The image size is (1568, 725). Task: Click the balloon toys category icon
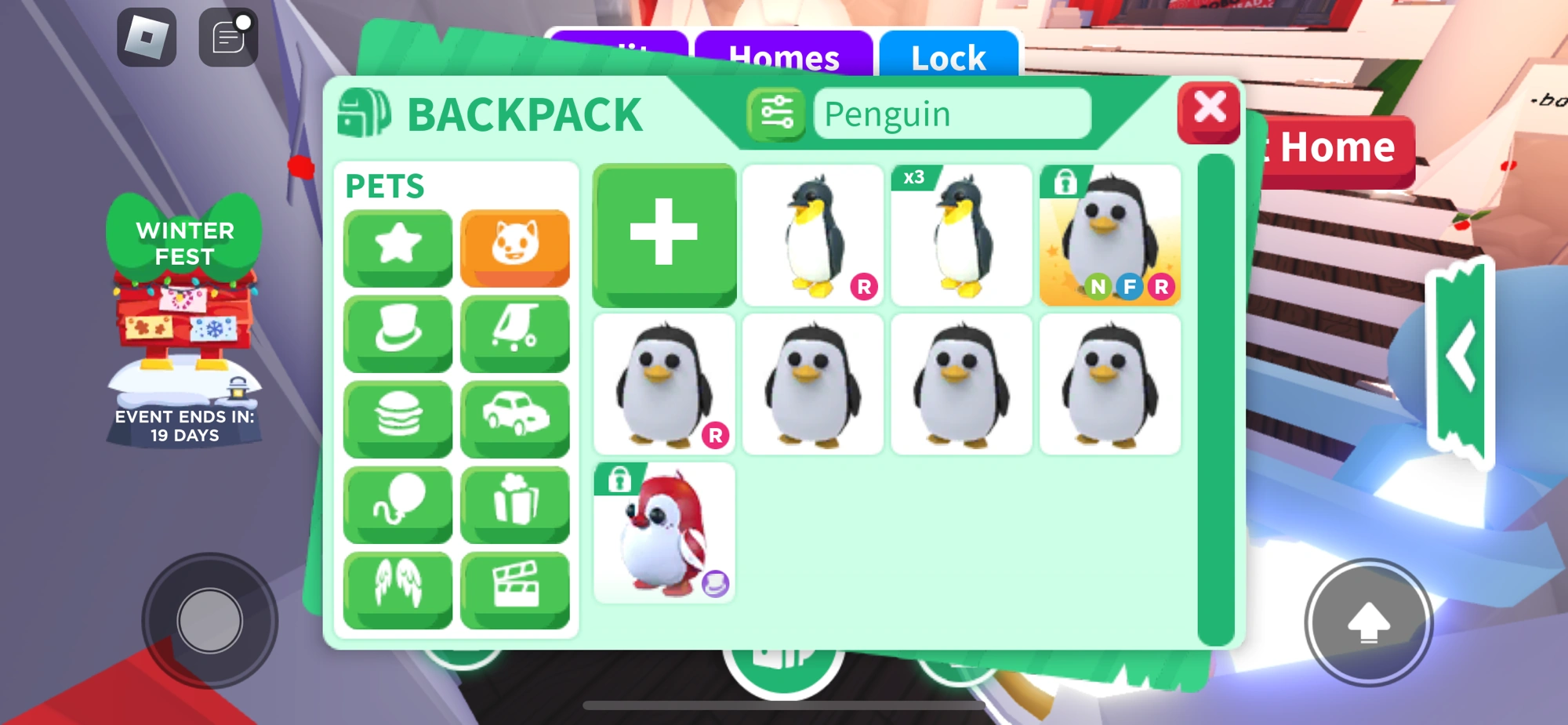pyautogui.click(x=397, y=504)
